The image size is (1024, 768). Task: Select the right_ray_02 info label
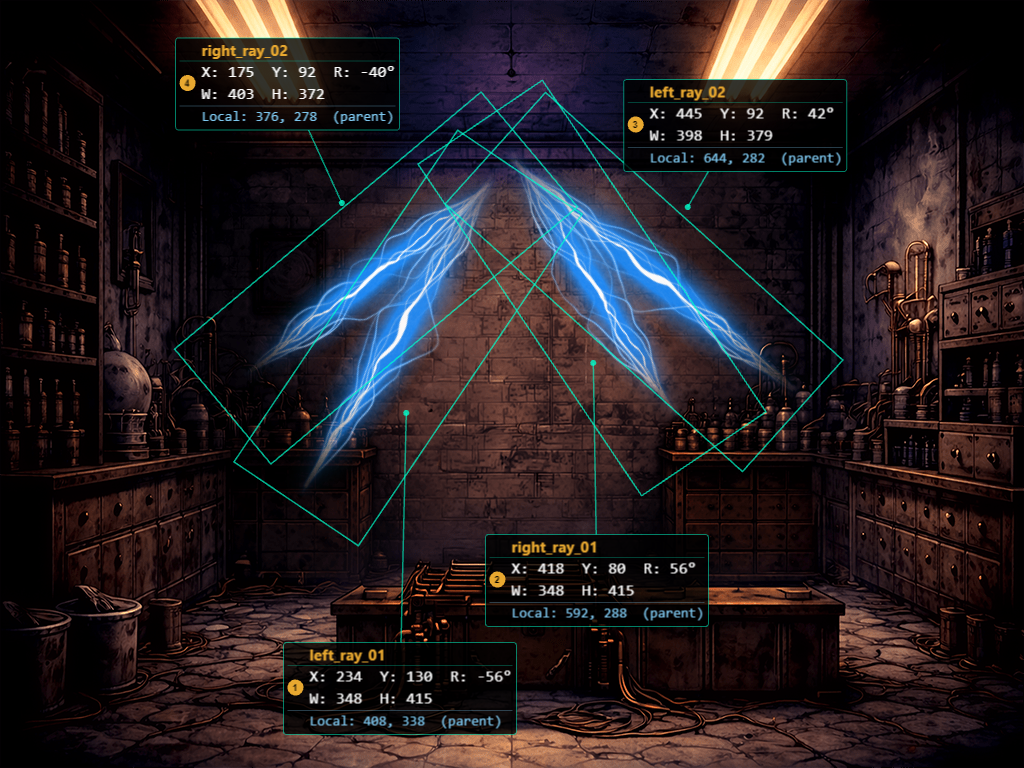pos(287,84)
